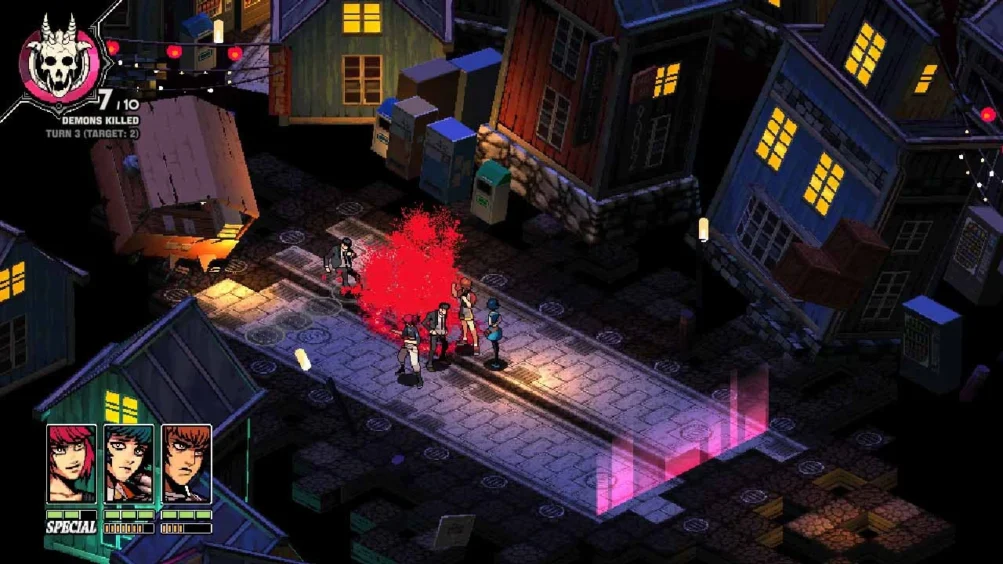Select the pink-haired character portrait
This screenshot has height=564, width=1003.
coord(72,464)
